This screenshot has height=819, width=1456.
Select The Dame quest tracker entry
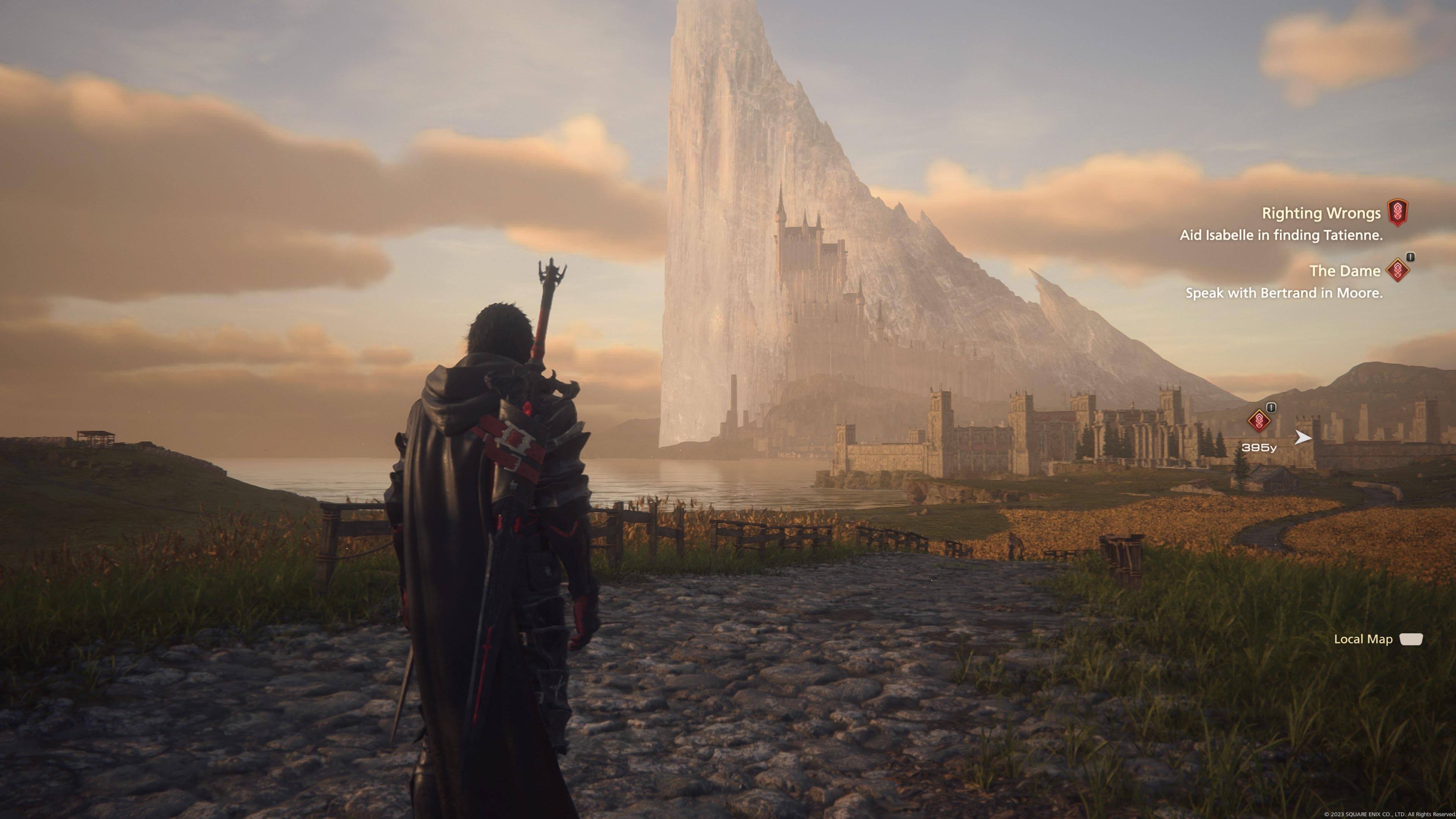pyautogui.click(x=1345, y=271)
